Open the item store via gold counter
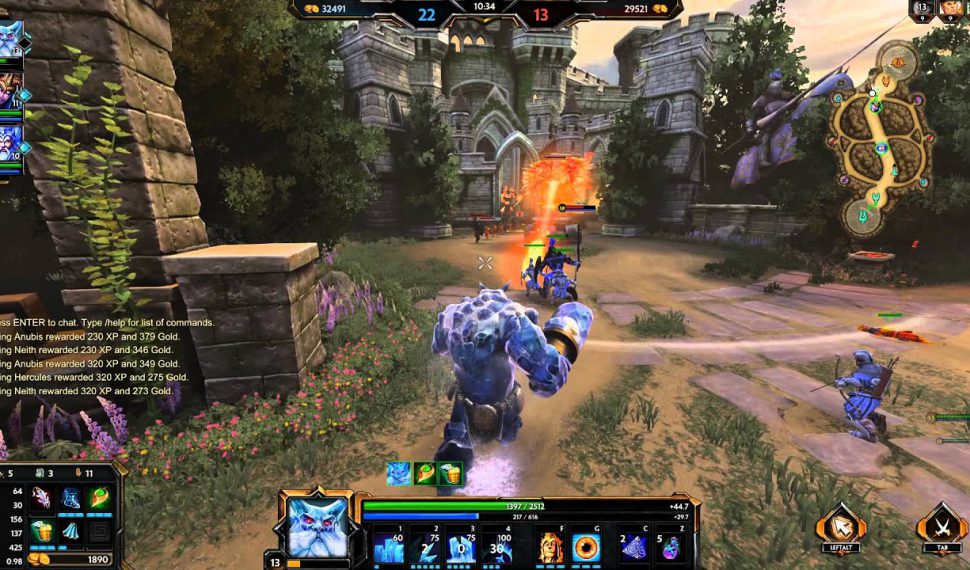 coord(68,560)
